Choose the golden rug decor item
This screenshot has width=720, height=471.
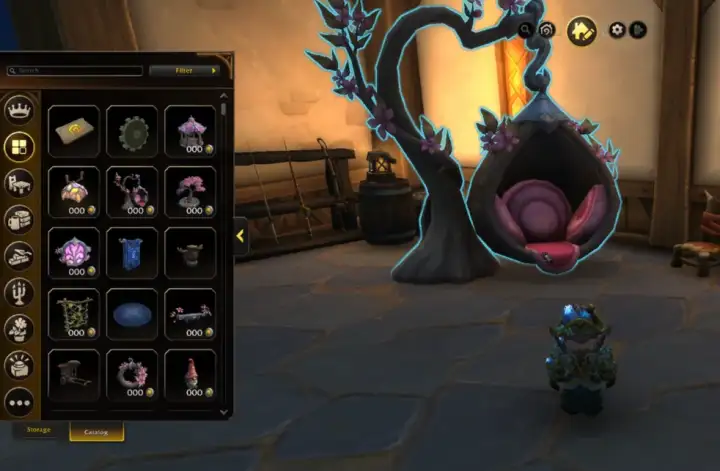click(x=74, y=130)
